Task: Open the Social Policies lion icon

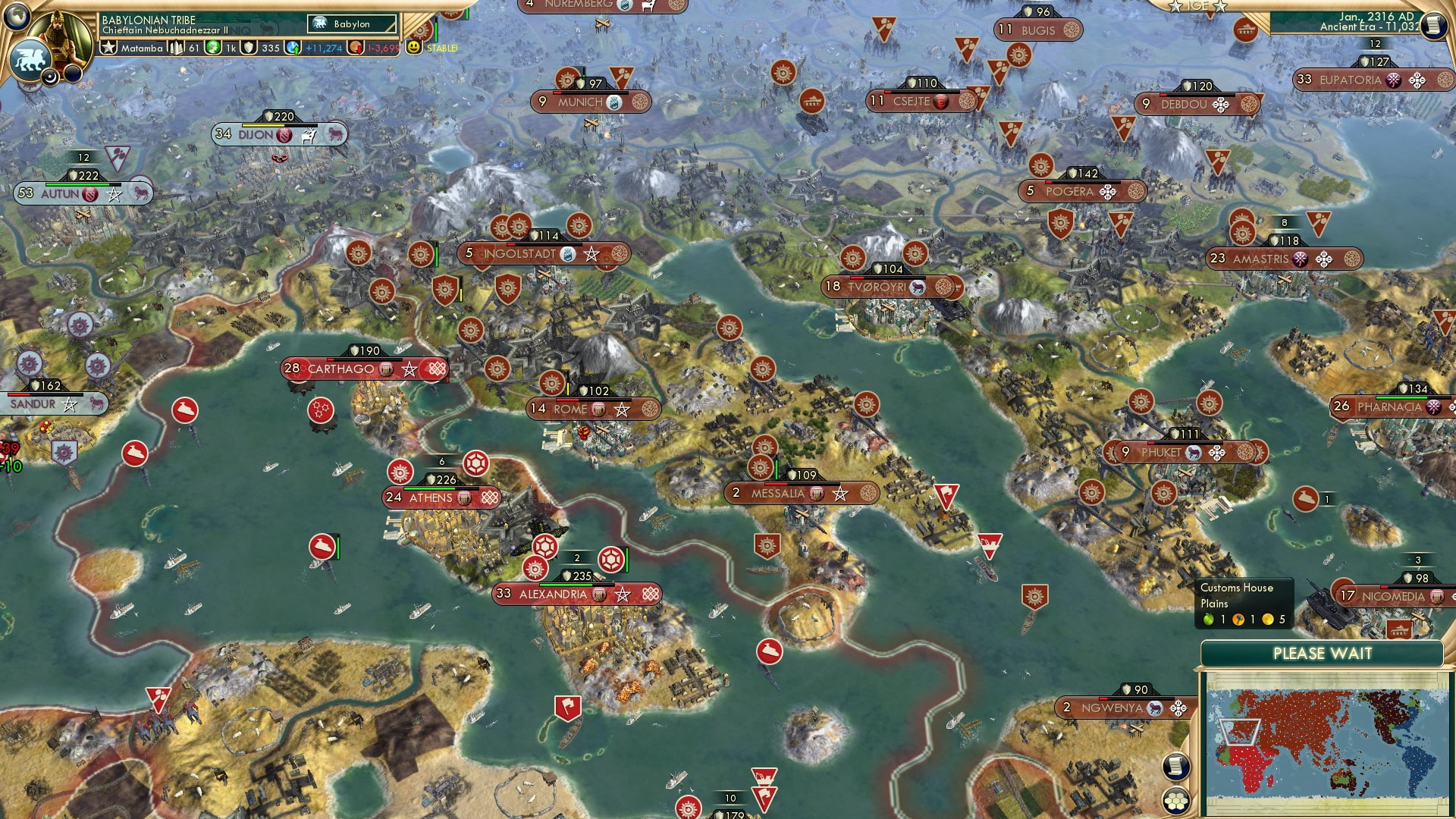Action: [x=30, y=58]
